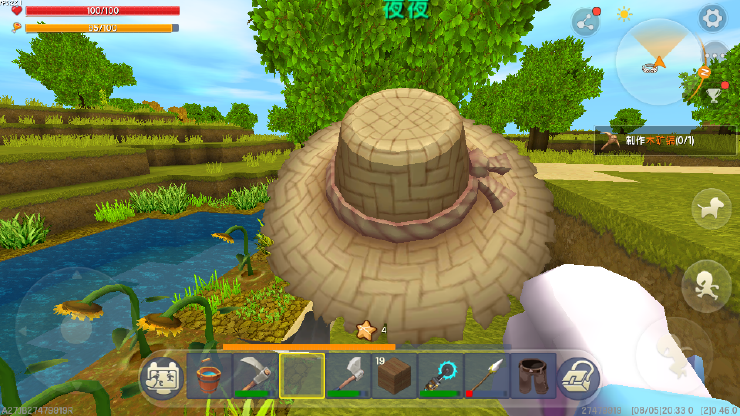The width and height of the screenshot is (740, 416).
Task: Select the stone axe hotbar slot
Action: pyautogui.click(x=347, y=377)
